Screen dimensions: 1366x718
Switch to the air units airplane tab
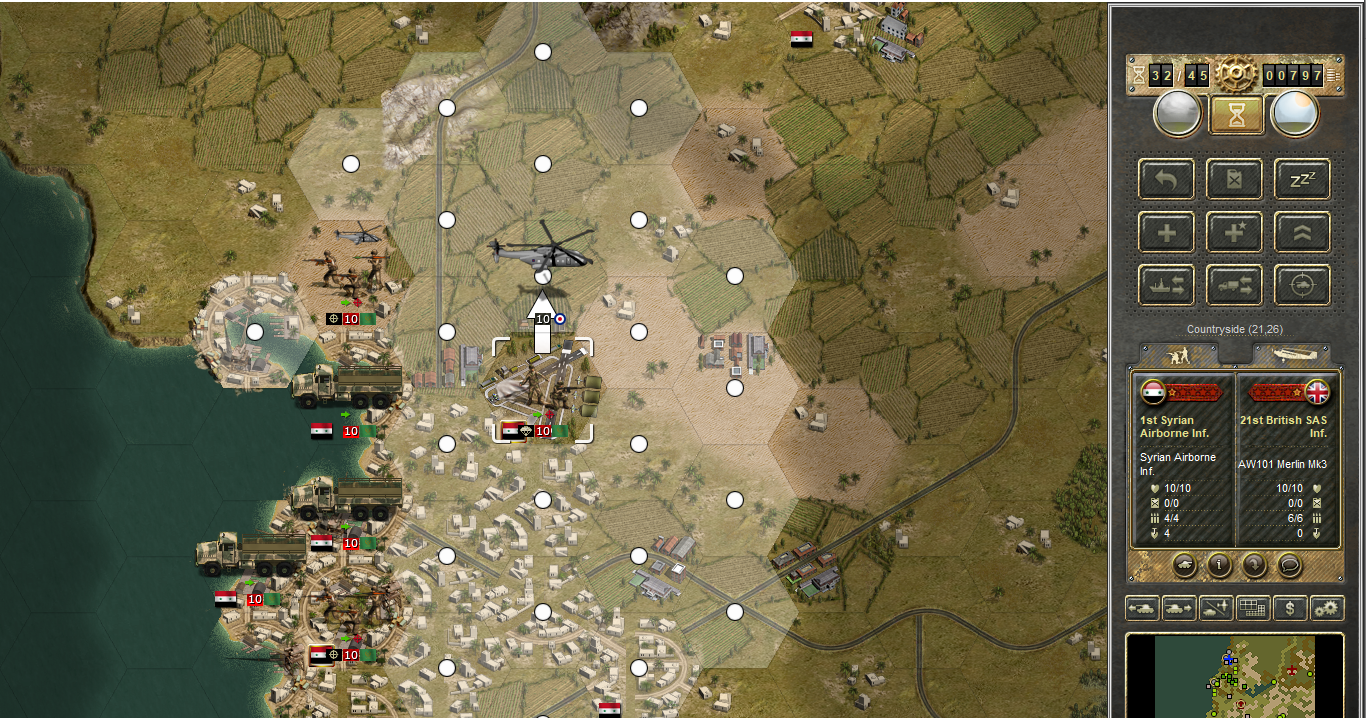(x=1292, y=355)
